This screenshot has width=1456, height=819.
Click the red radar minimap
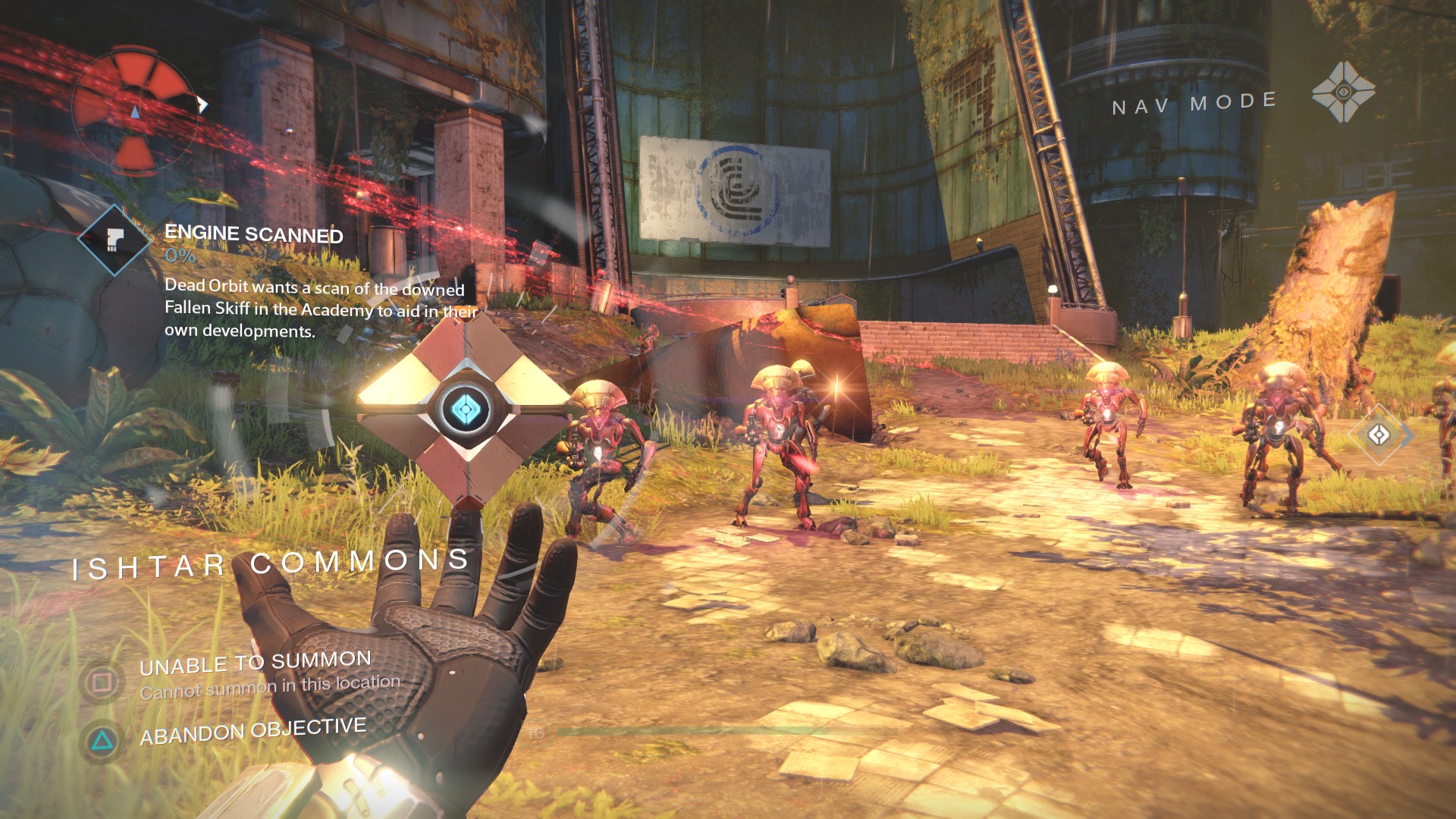coord(135,111)
